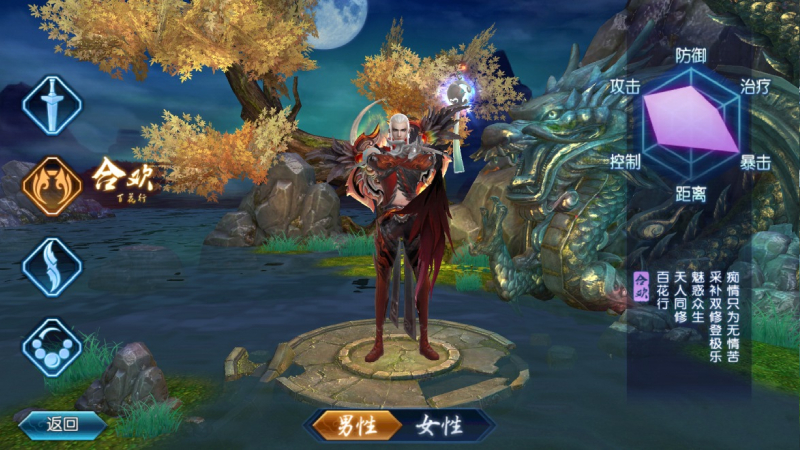
Task: Select the sword class icon
Action: (x=52, y=104)
